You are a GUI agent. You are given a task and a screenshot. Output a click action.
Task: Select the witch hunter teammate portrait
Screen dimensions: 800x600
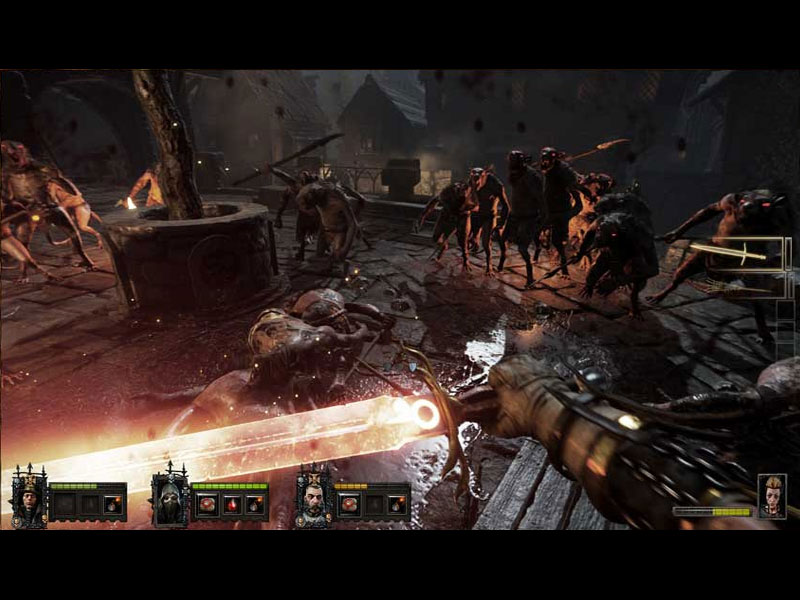28,496
